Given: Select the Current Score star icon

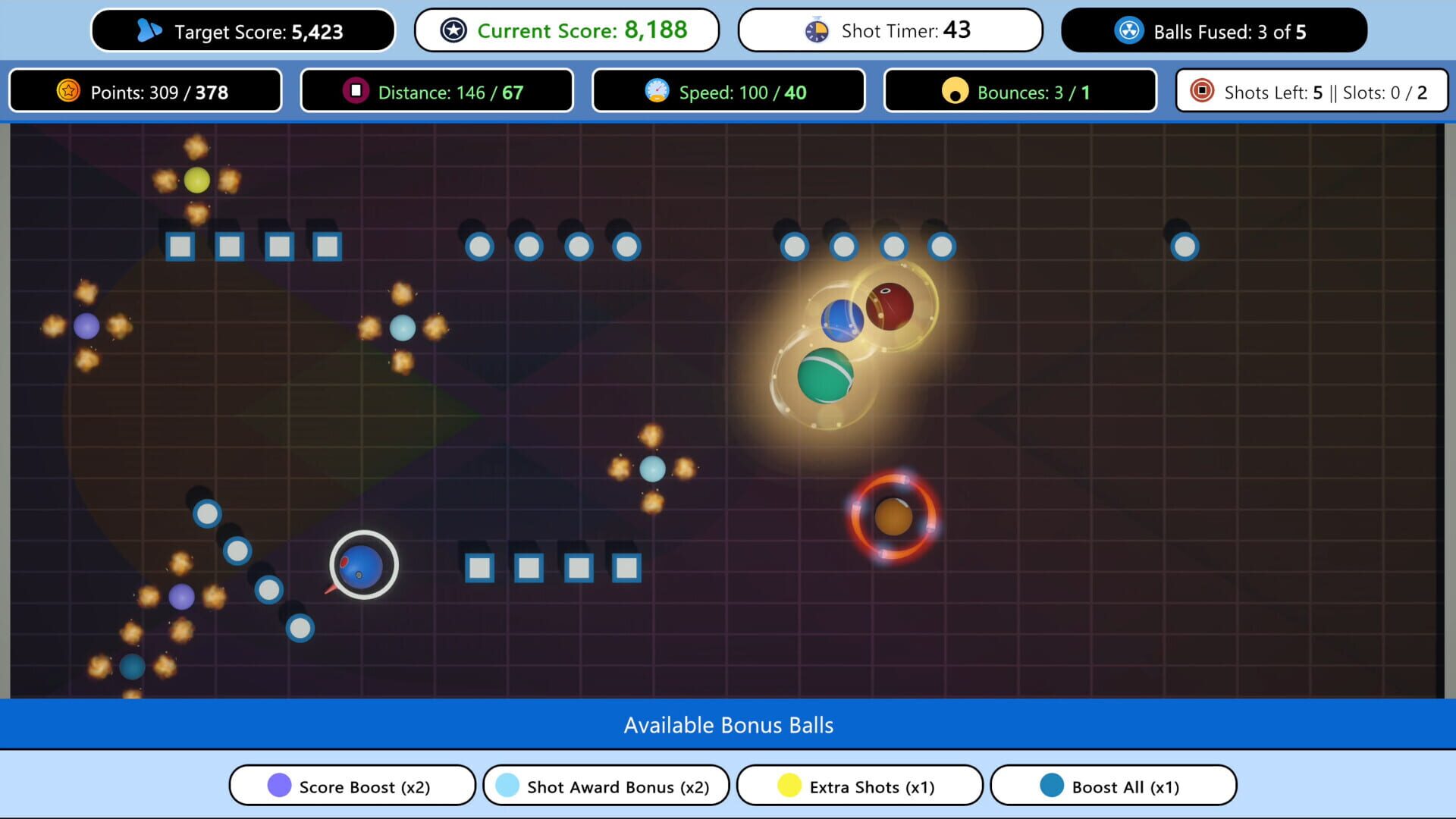Looking at the screenshot, I should [453, 30].
